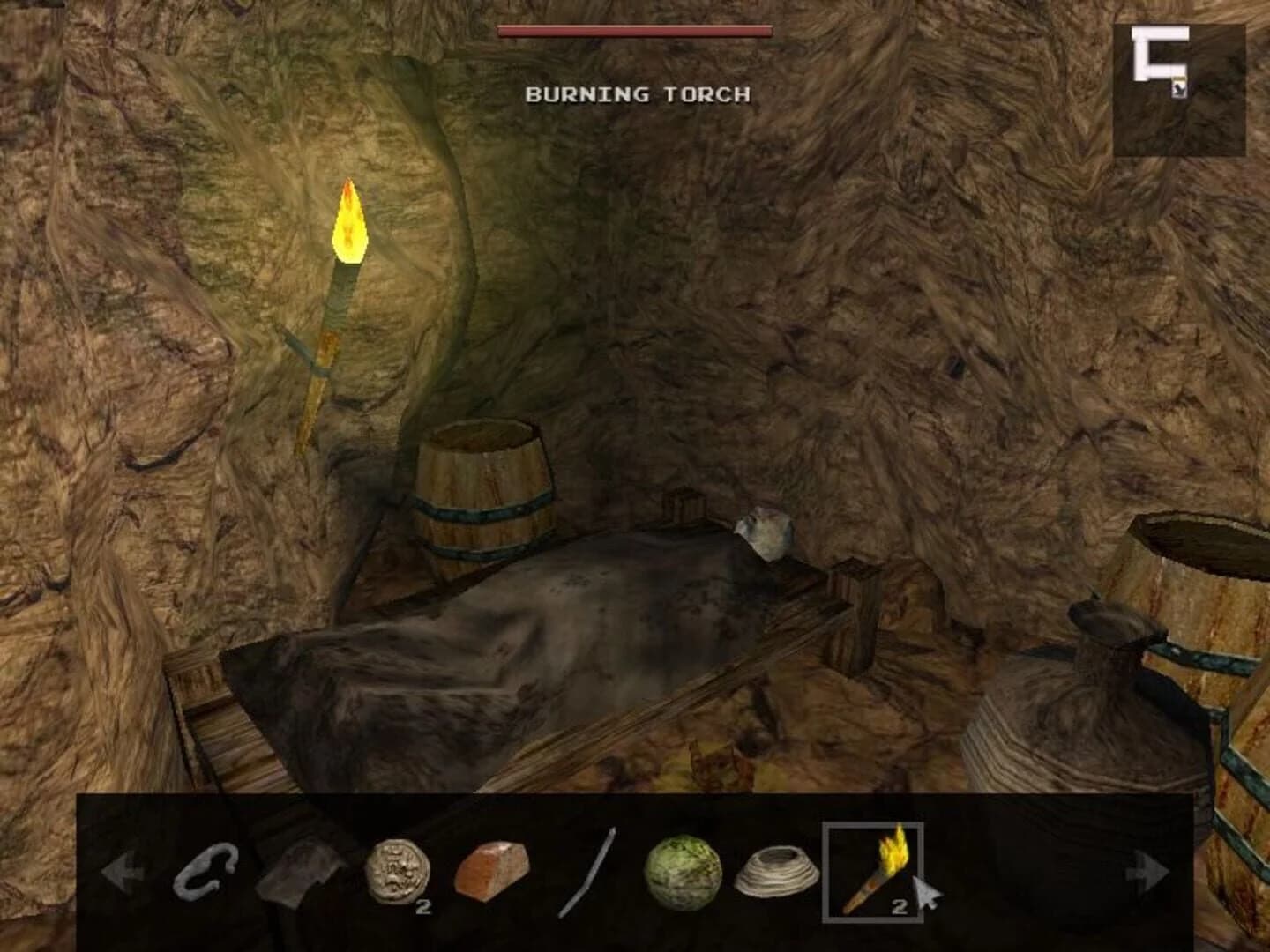Click the BURNING TORCH label text

point(635,93)
